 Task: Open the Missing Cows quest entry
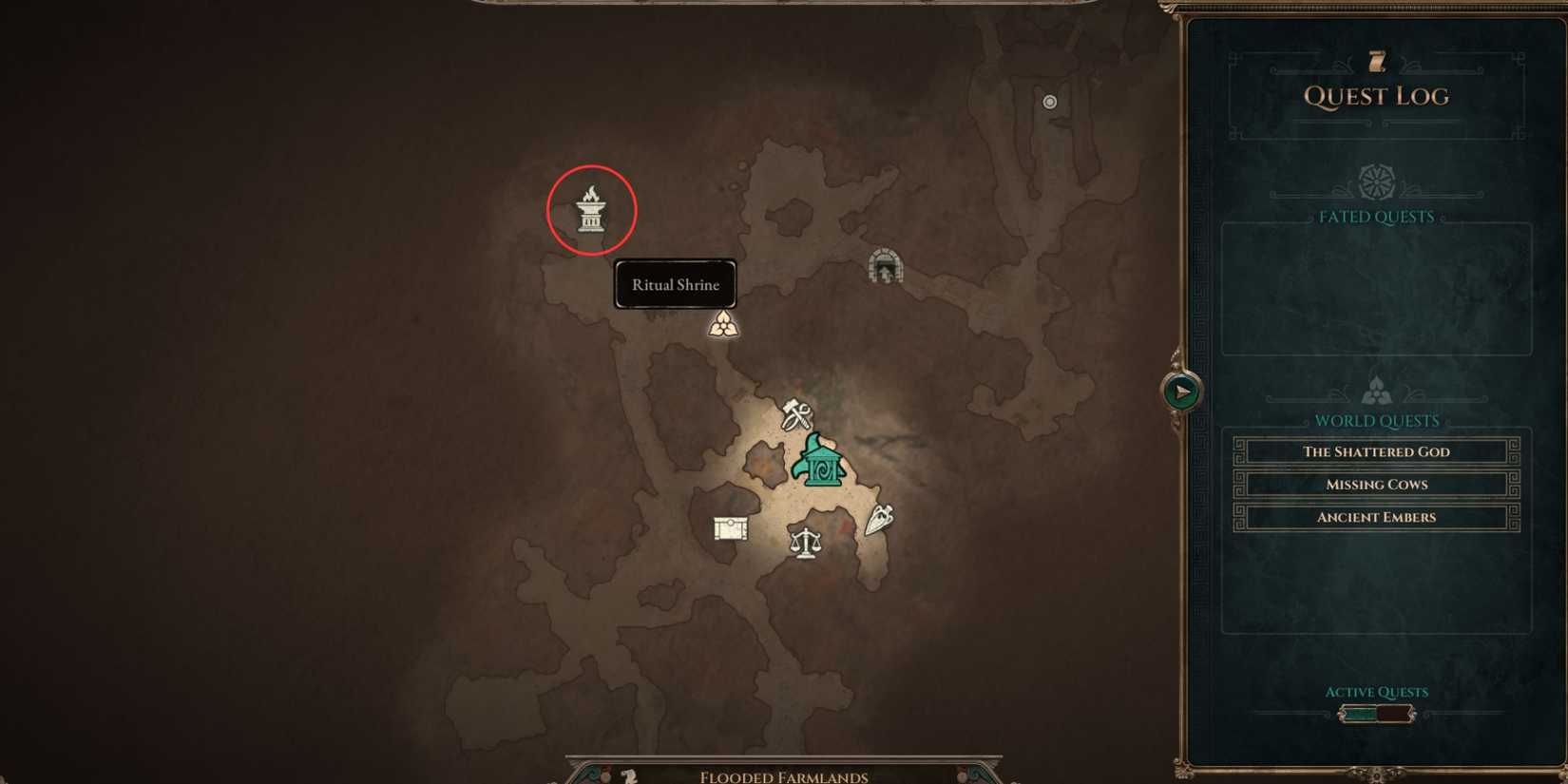point(1376,484)
